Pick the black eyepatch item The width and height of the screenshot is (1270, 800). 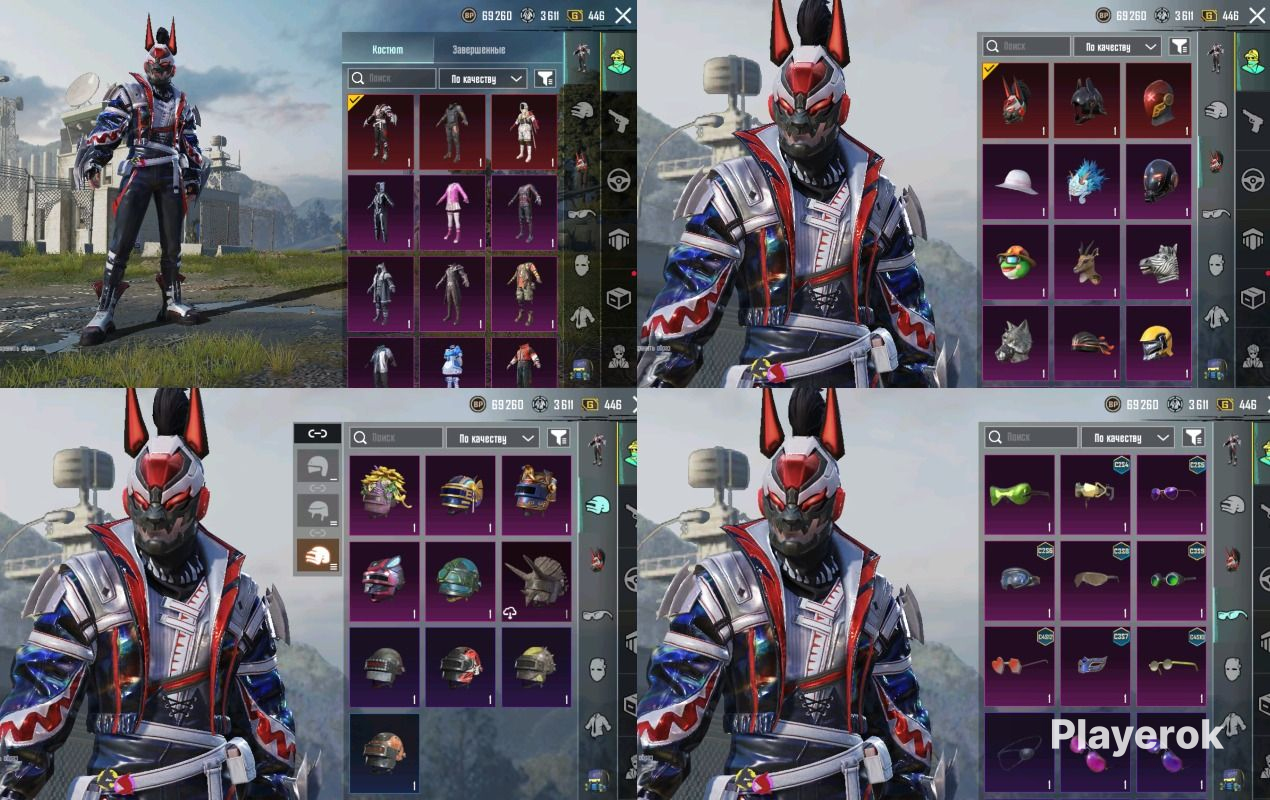[1019, 752]
